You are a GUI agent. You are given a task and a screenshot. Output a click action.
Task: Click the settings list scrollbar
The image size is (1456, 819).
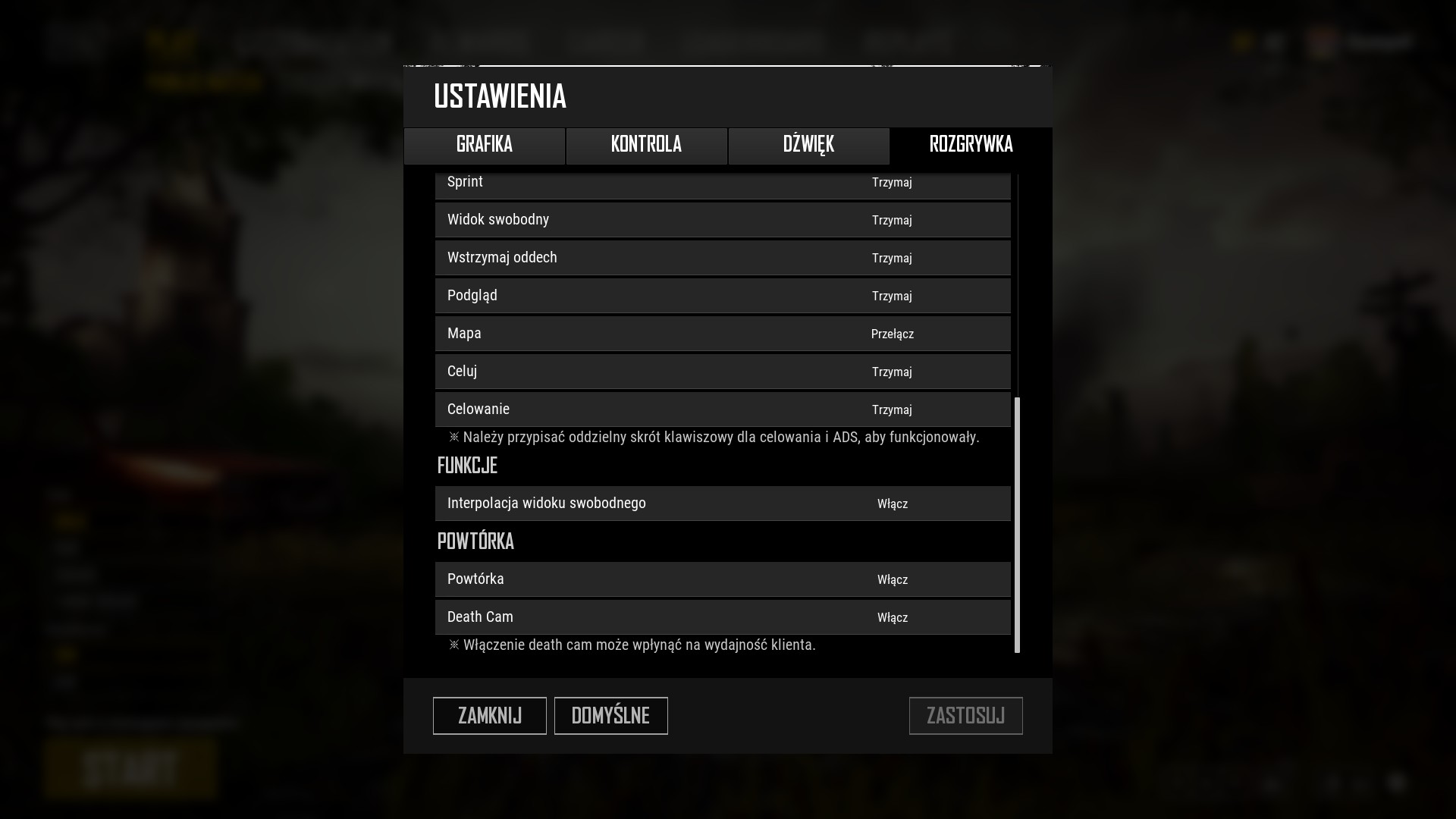tap(1017, 523)
